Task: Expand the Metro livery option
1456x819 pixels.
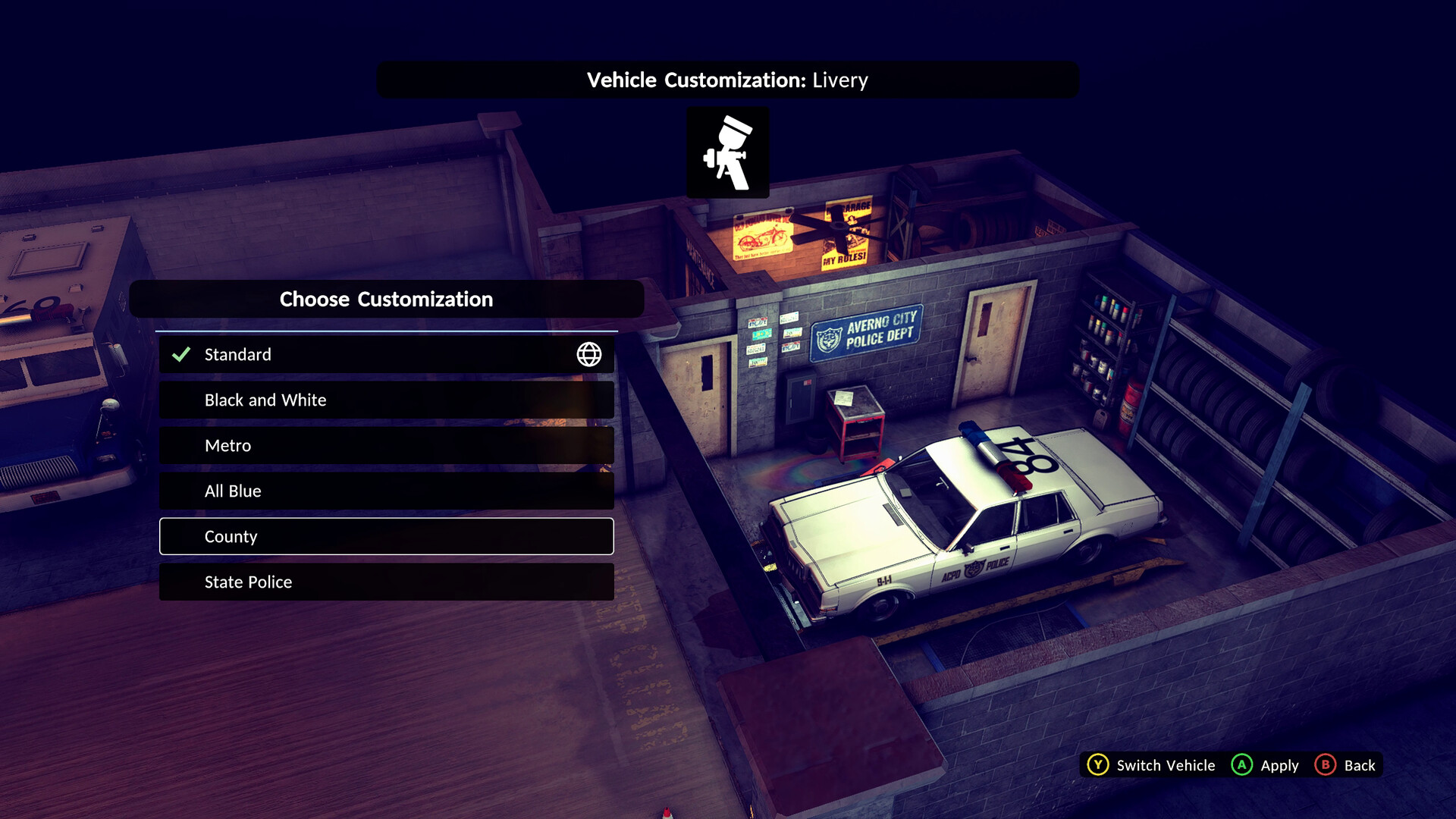Action: click(386, 445)
